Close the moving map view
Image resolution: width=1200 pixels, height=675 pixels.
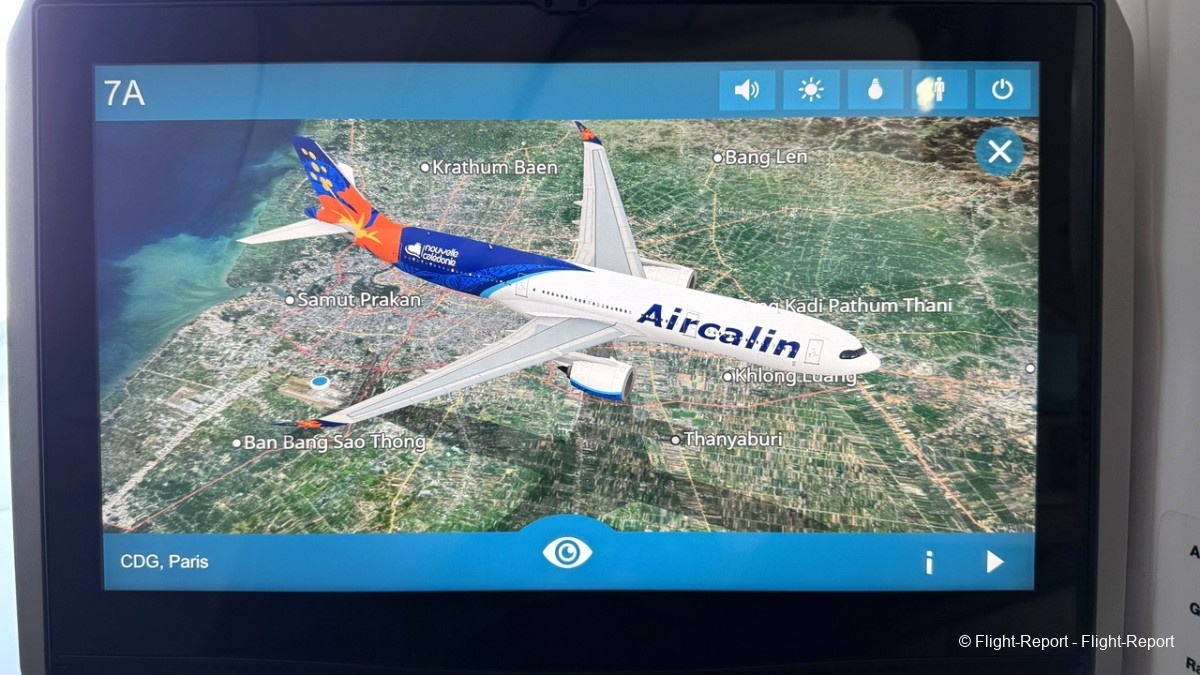(999, 152)
